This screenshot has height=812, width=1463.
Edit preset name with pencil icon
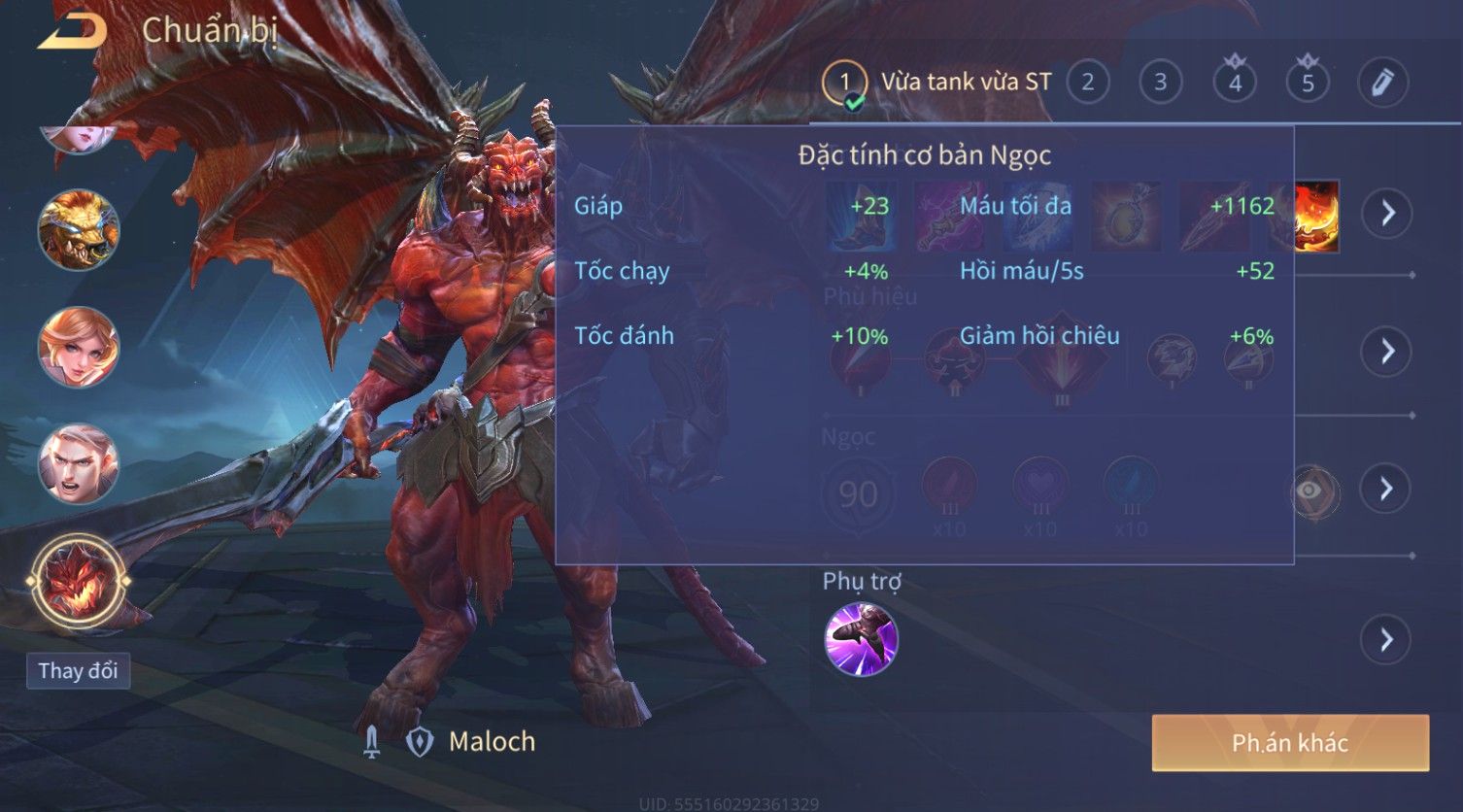[1382, 84]
